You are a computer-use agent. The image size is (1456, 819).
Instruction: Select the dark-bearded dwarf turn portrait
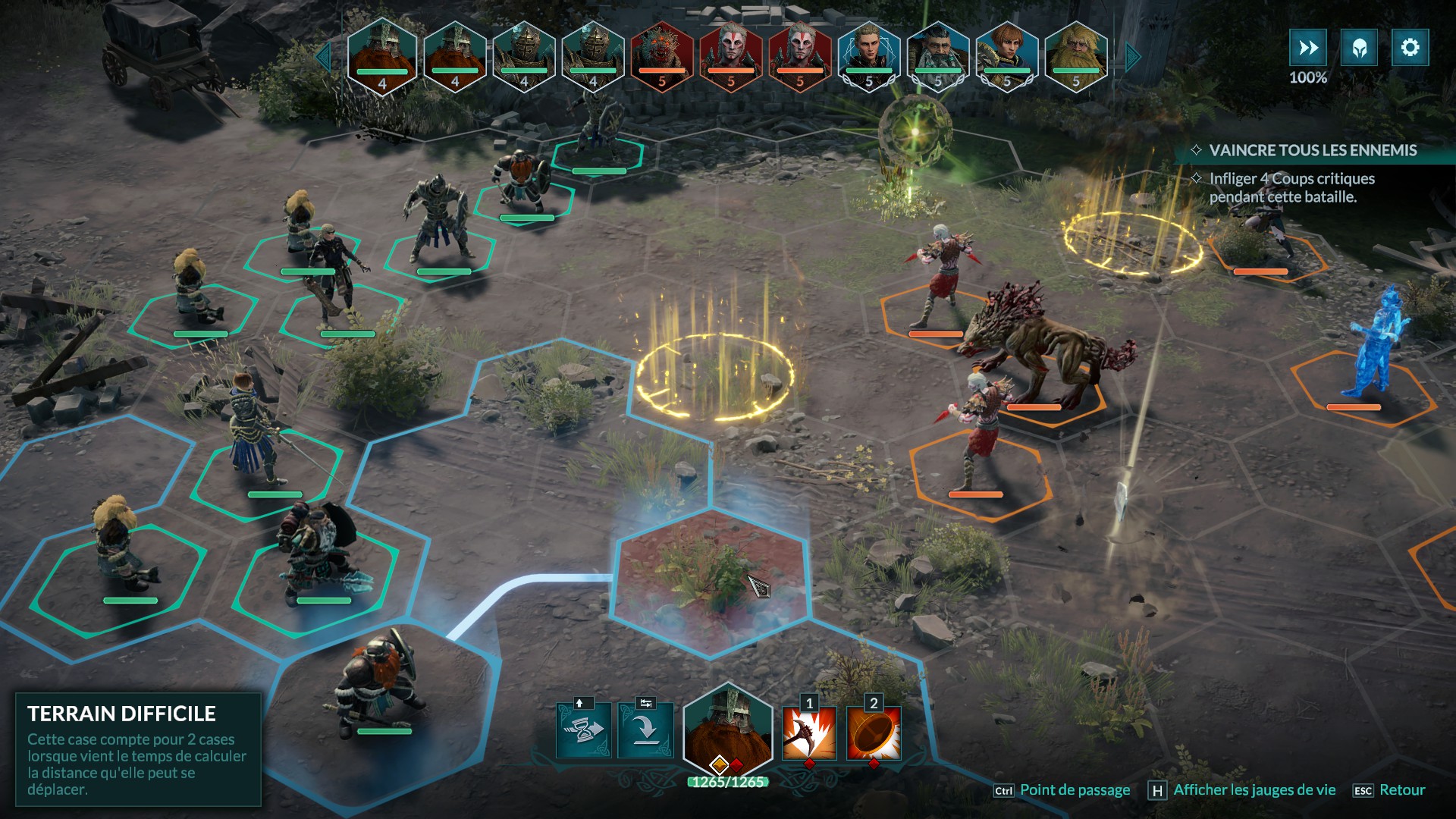pos(938,55)
